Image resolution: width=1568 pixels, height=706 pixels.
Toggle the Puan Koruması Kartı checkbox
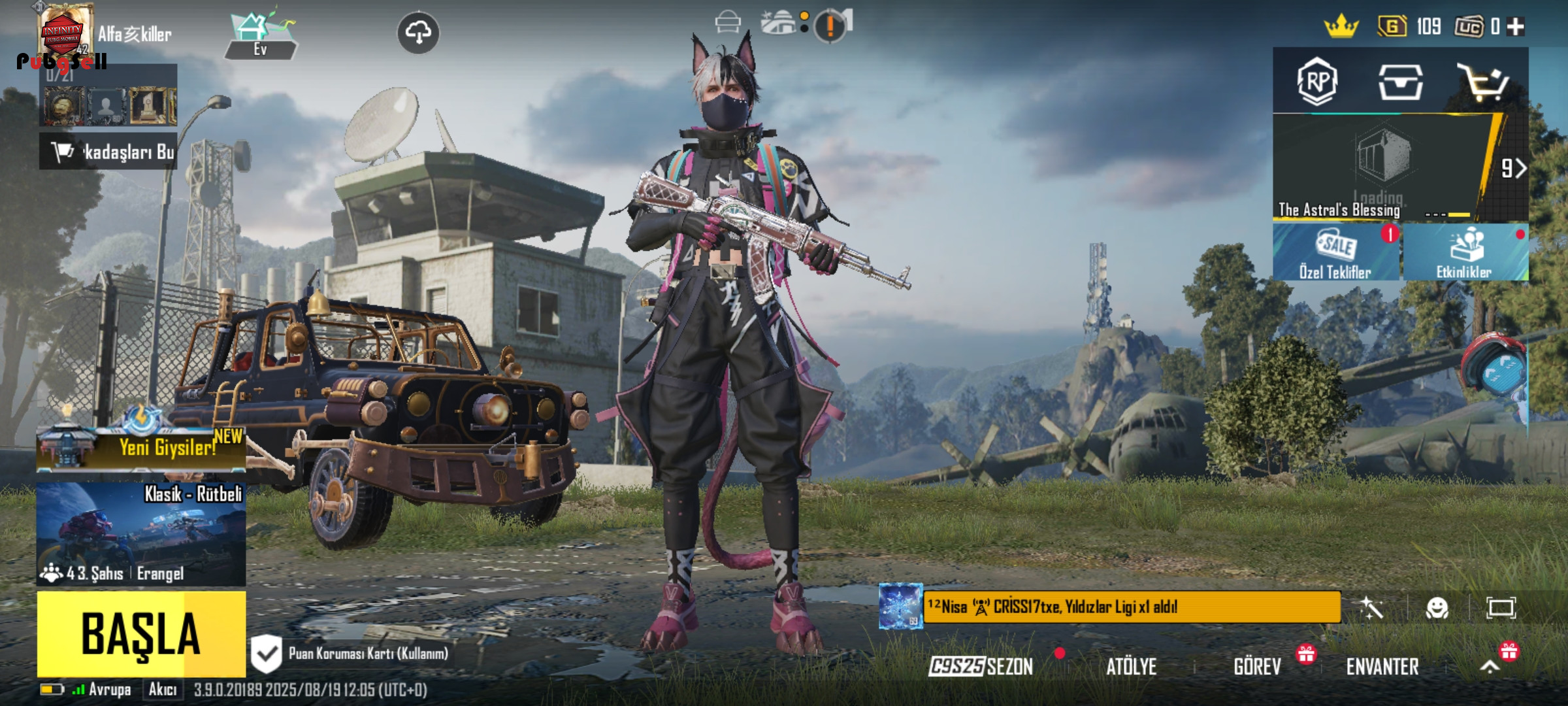pos(267,653)
